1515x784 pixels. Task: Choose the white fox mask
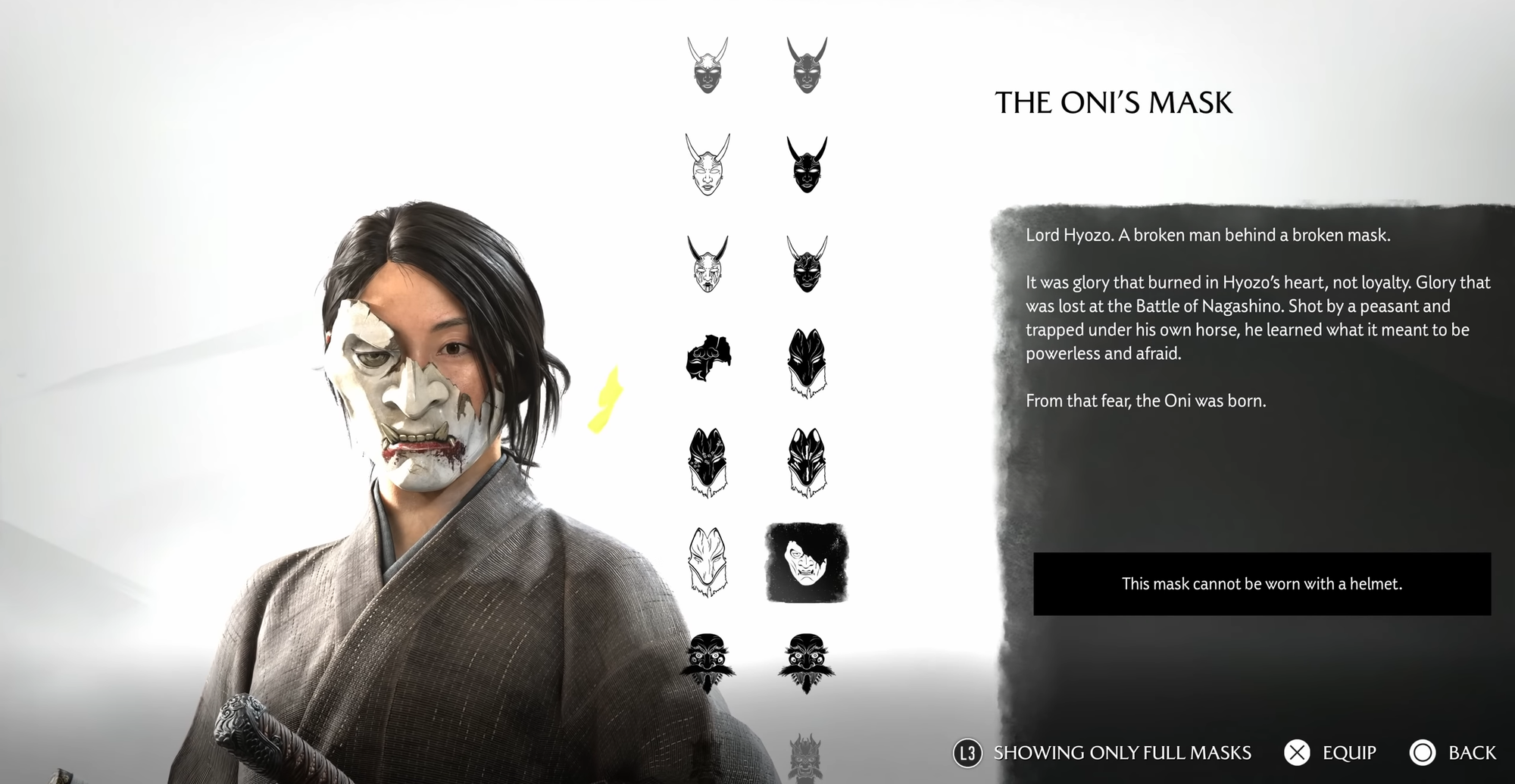click(708, 563)
